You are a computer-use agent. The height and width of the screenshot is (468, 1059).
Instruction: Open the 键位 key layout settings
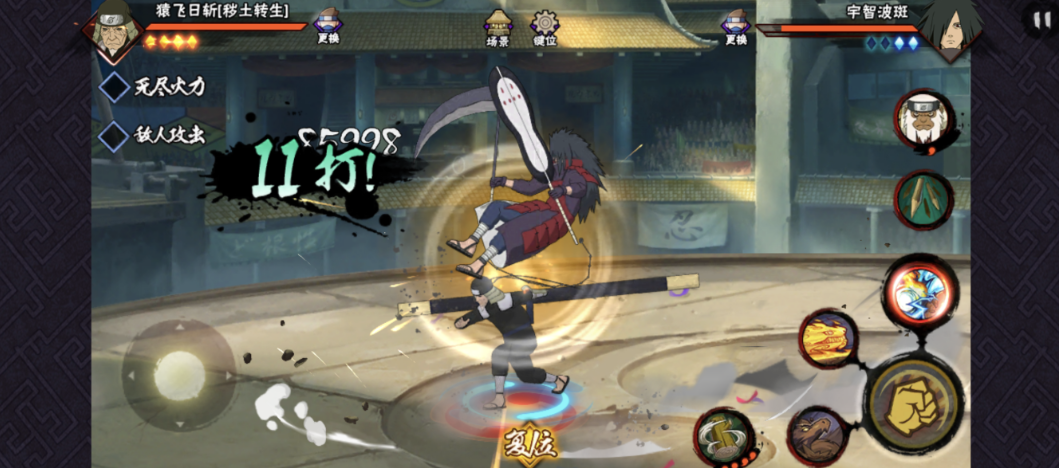[x=544, y=27]
